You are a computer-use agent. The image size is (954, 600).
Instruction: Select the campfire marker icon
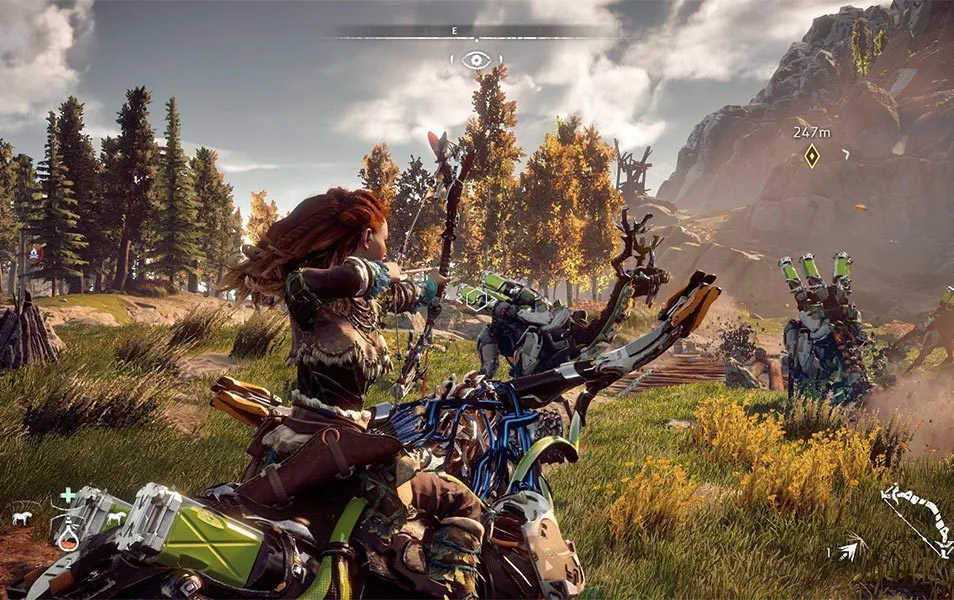click(36, 254)
